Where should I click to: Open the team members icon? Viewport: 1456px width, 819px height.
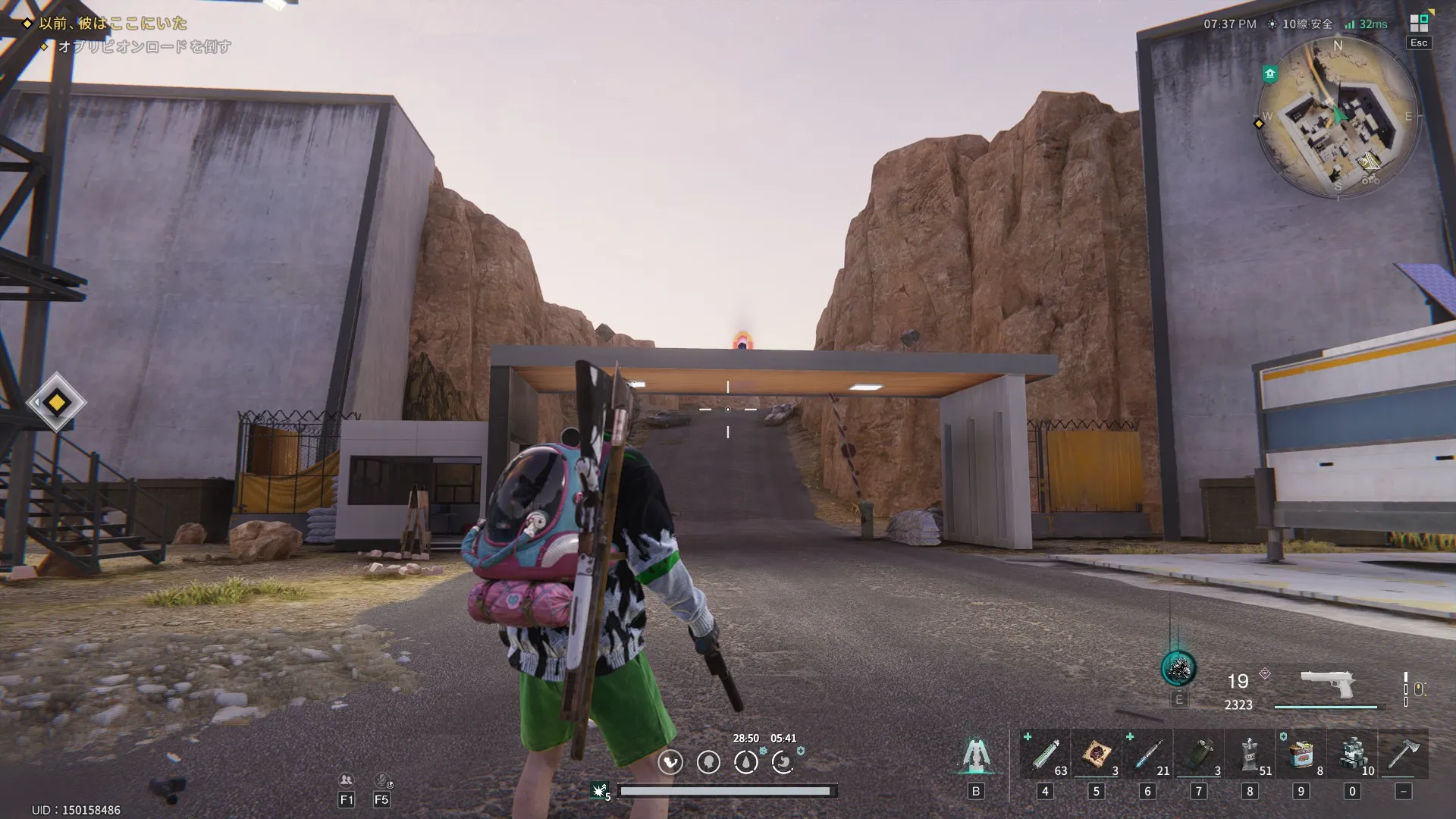346,780
